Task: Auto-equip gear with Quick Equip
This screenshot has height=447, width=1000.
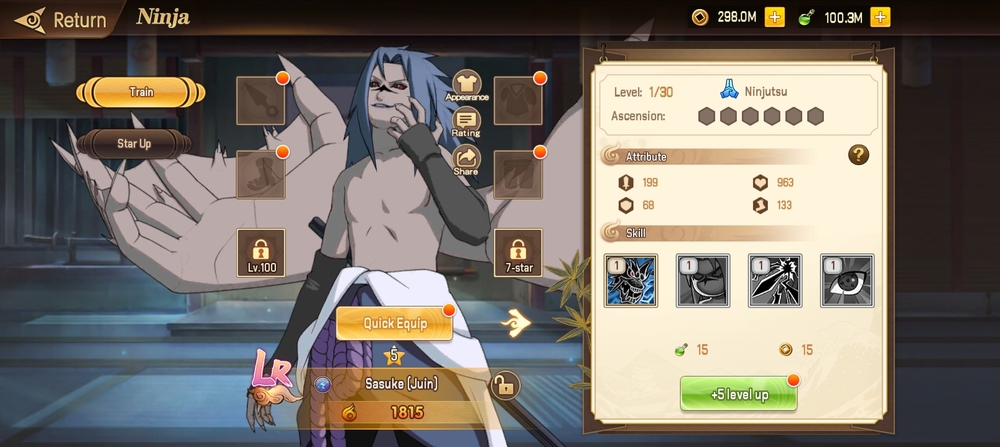Action: [394, 323]
